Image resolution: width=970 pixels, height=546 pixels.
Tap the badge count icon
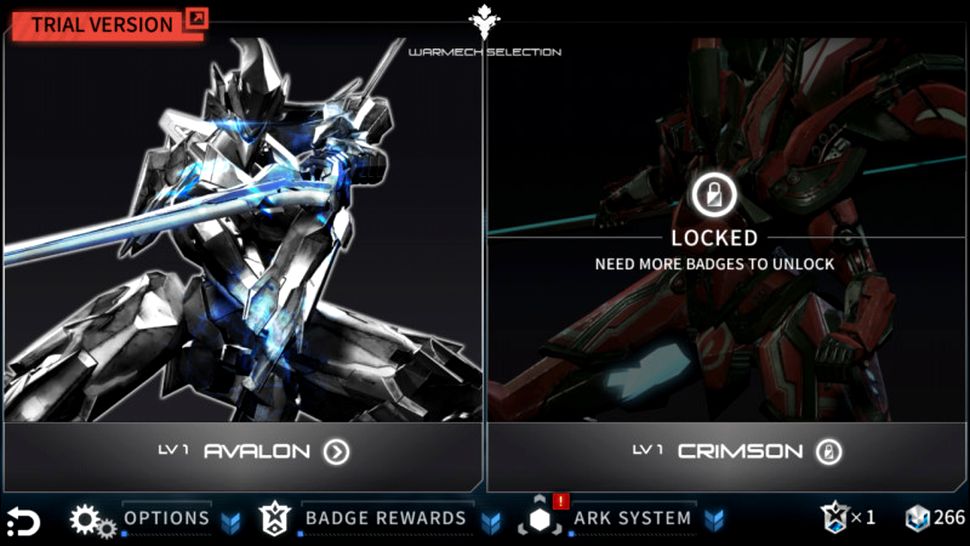[833, 517]
